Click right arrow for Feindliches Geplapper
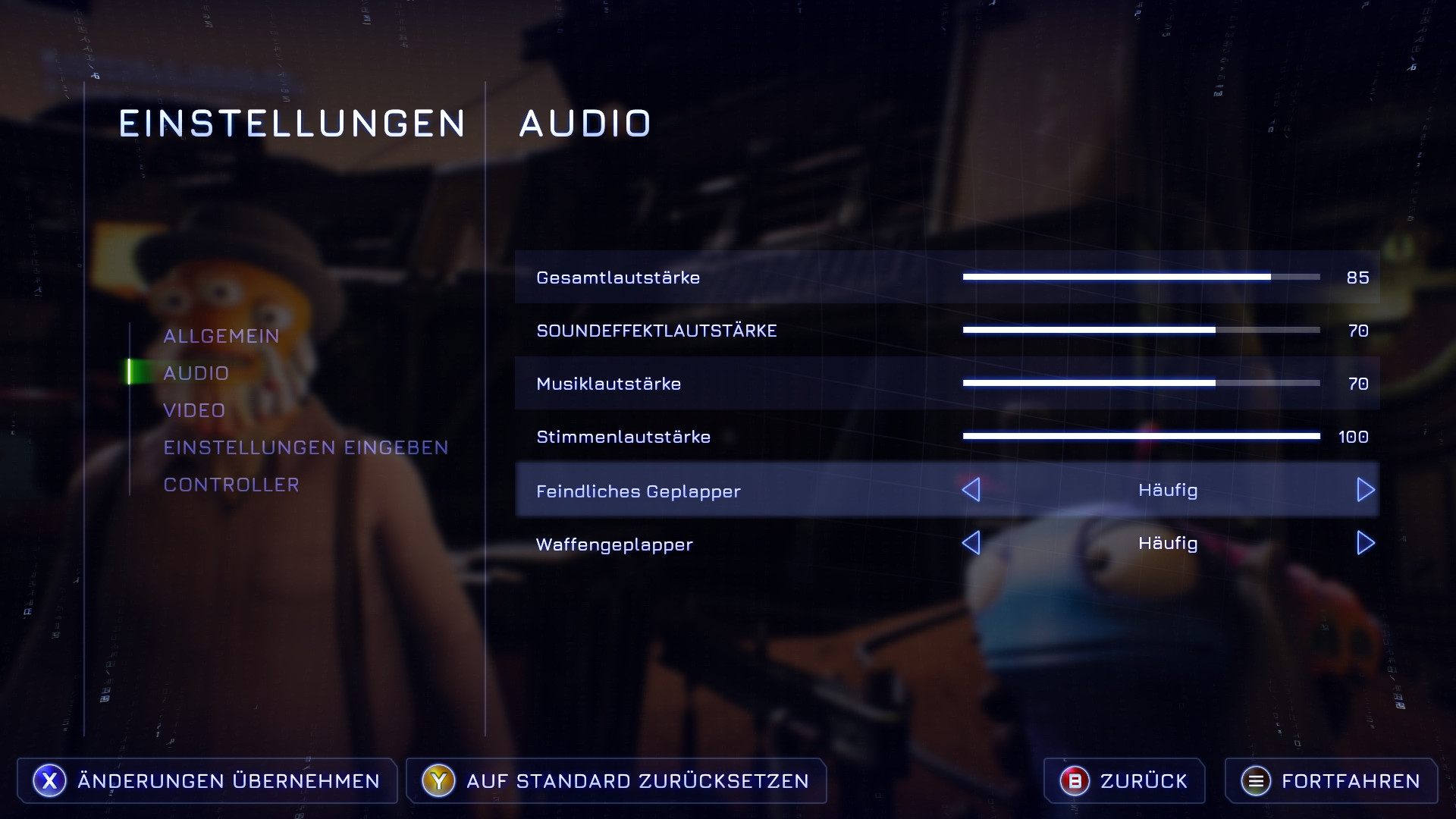 click(1365, 490)
